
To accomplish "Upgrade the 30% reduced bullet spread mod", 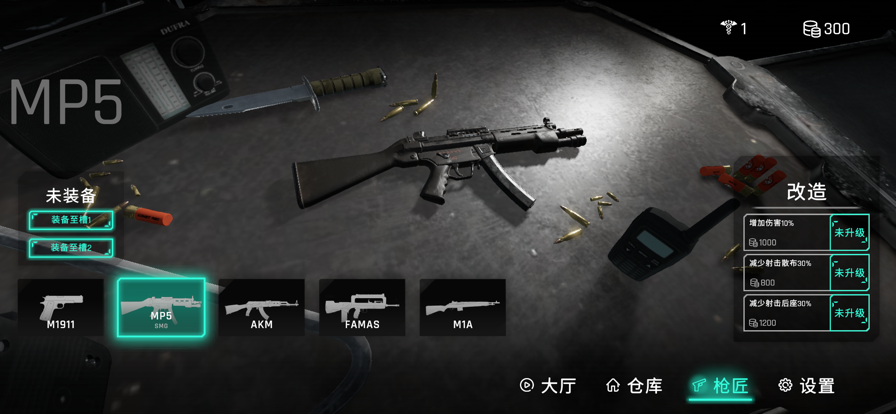I will point(849,273).
